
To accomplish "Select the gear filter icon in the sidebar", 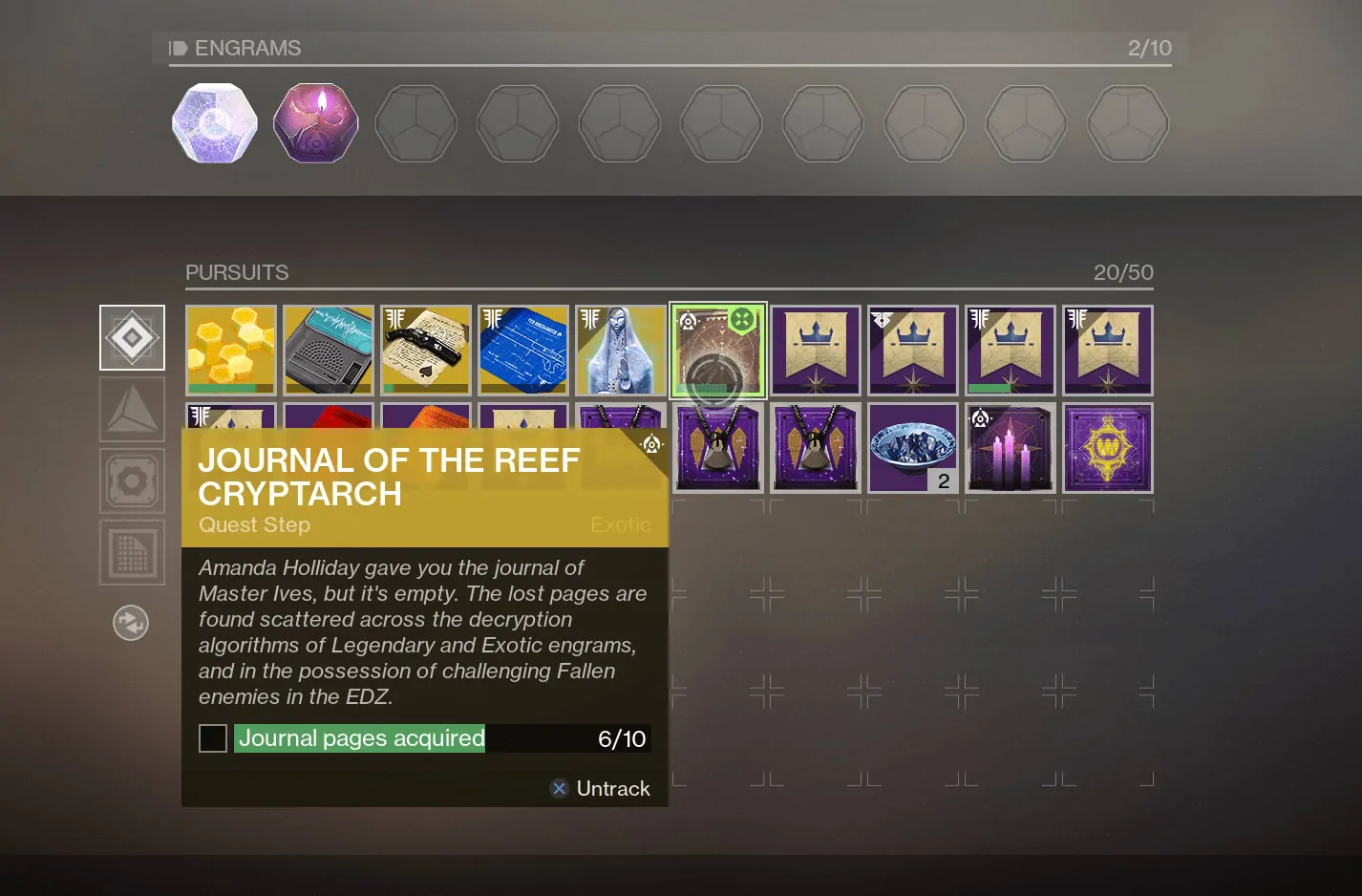I will [132, 480].
